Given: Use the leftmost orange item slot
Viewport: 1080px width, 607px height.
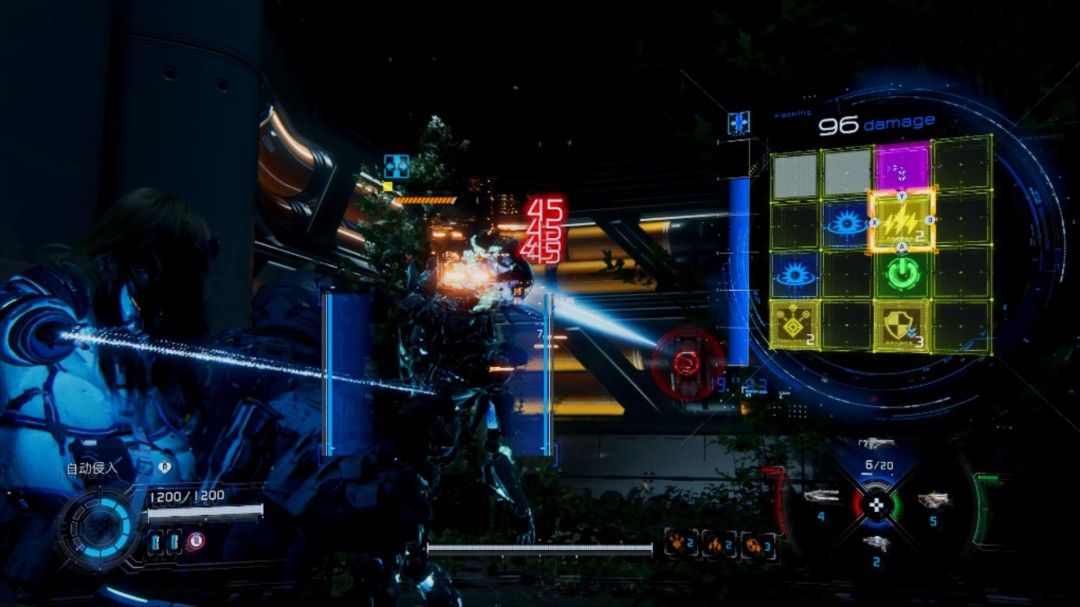Looking at the screenshot, I should click(681, 544).
